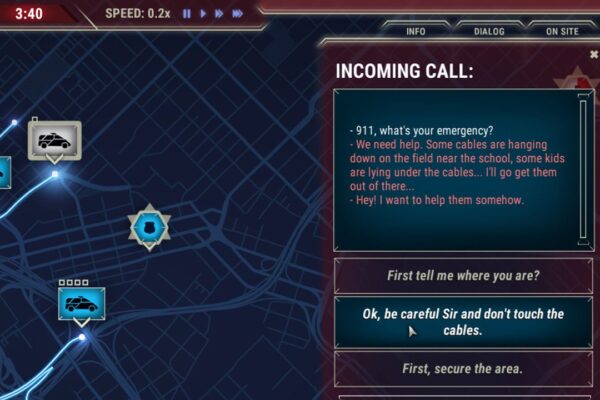Image resolution: width=600 pixels, height=400 pixels.
Task: Switch to the INFO tab
Action: [x=416, y=31]
